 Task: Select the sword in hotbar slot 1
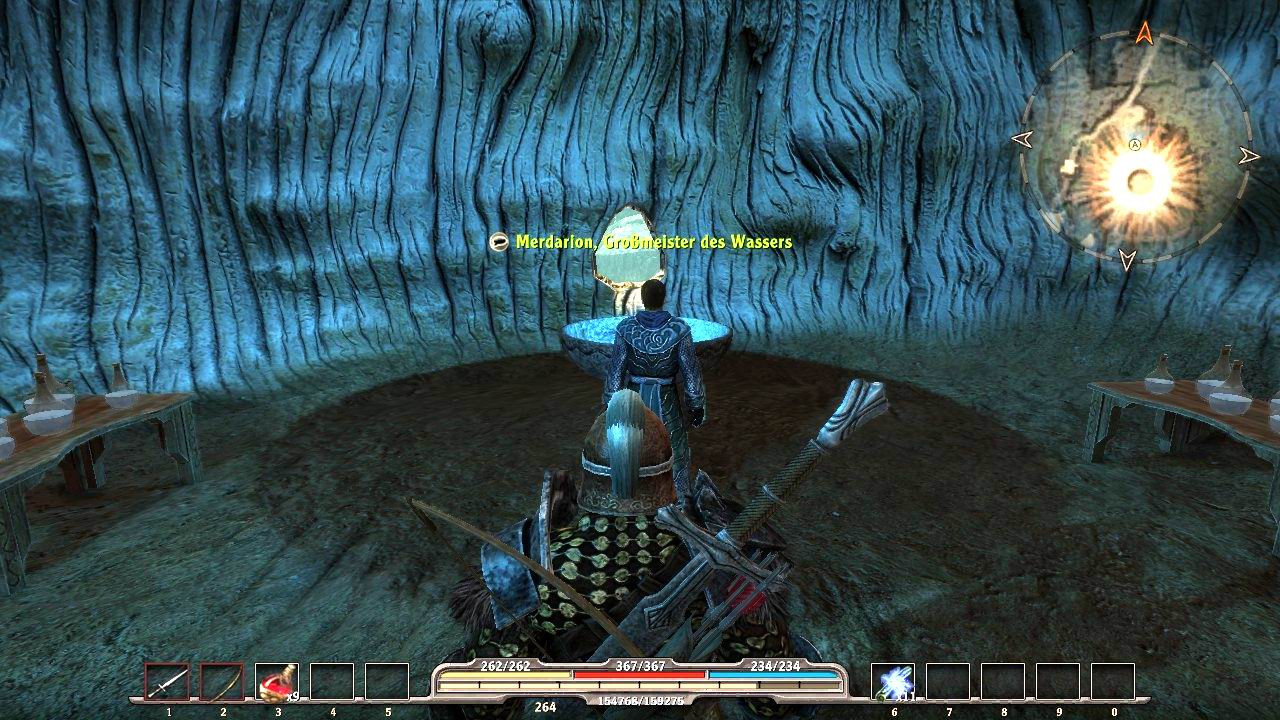pyautogui.click(x=168, y=681)
